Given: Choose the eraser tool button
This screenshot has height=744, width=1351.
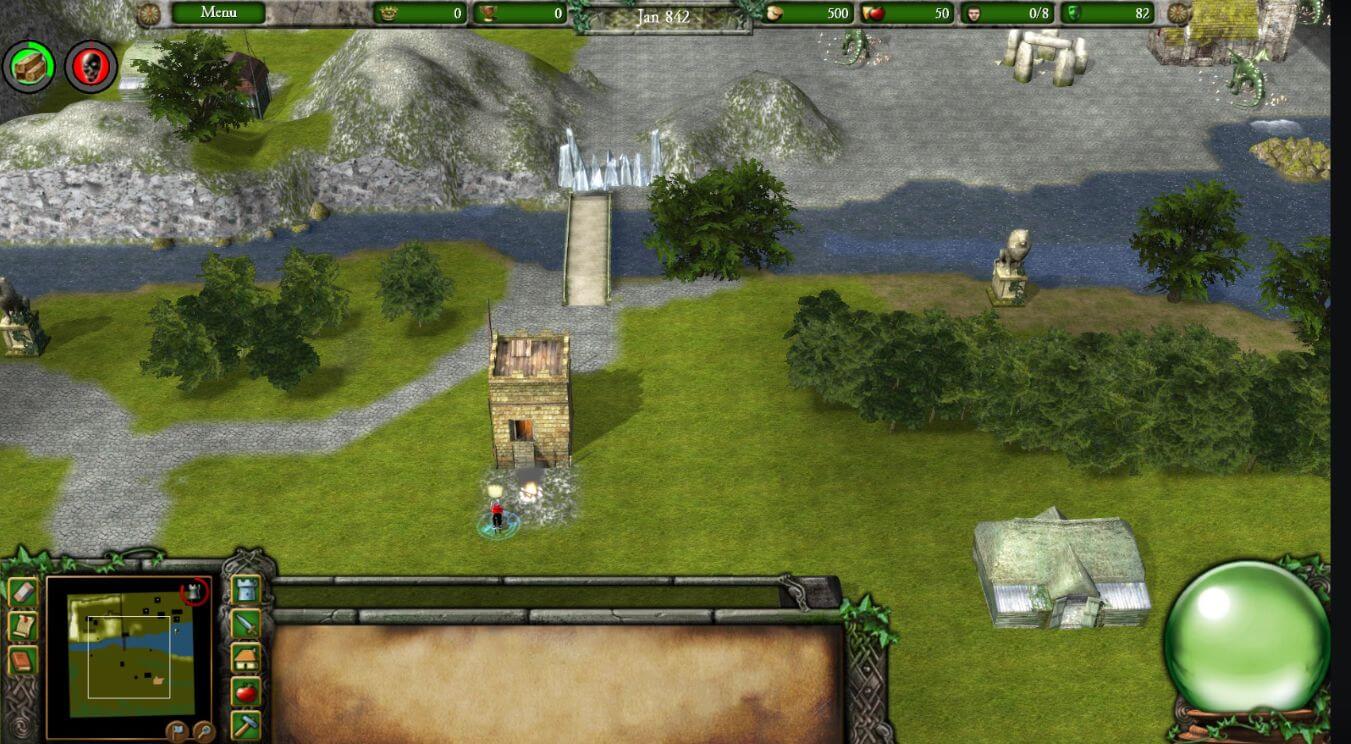Looking at the screenshot, I should pyautogui.click(x=23, y=592).
